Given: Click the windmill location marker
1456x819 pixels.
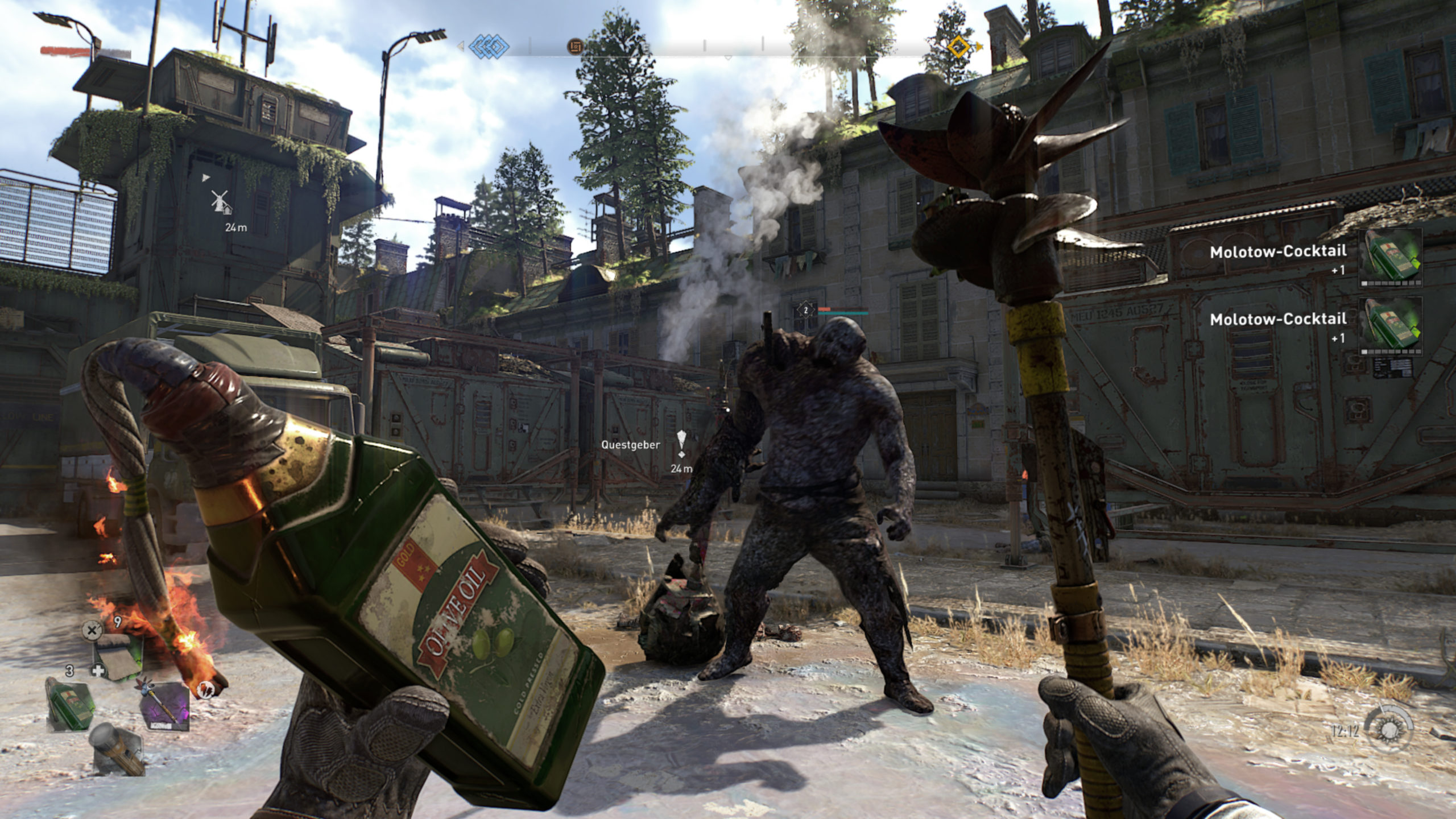Looking at the screenshot, I should pyautogui.click(x=221, y=201).
